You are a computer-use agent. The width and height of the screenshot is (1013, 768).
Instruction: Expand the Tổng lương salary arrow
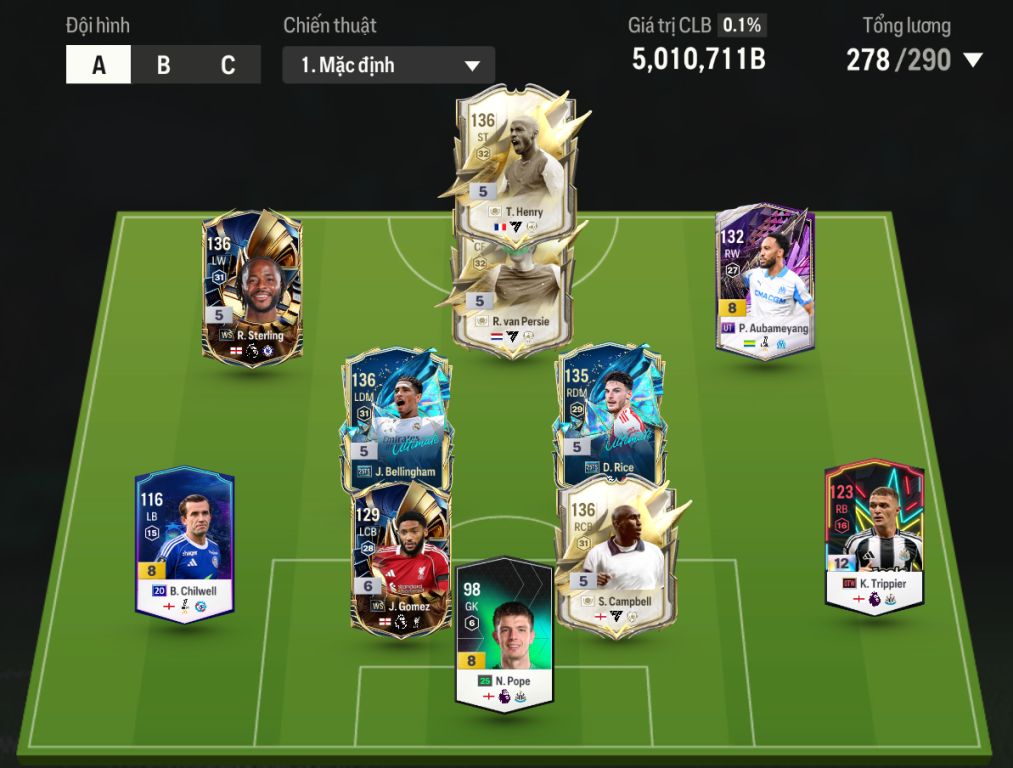[x=973, y=60]
